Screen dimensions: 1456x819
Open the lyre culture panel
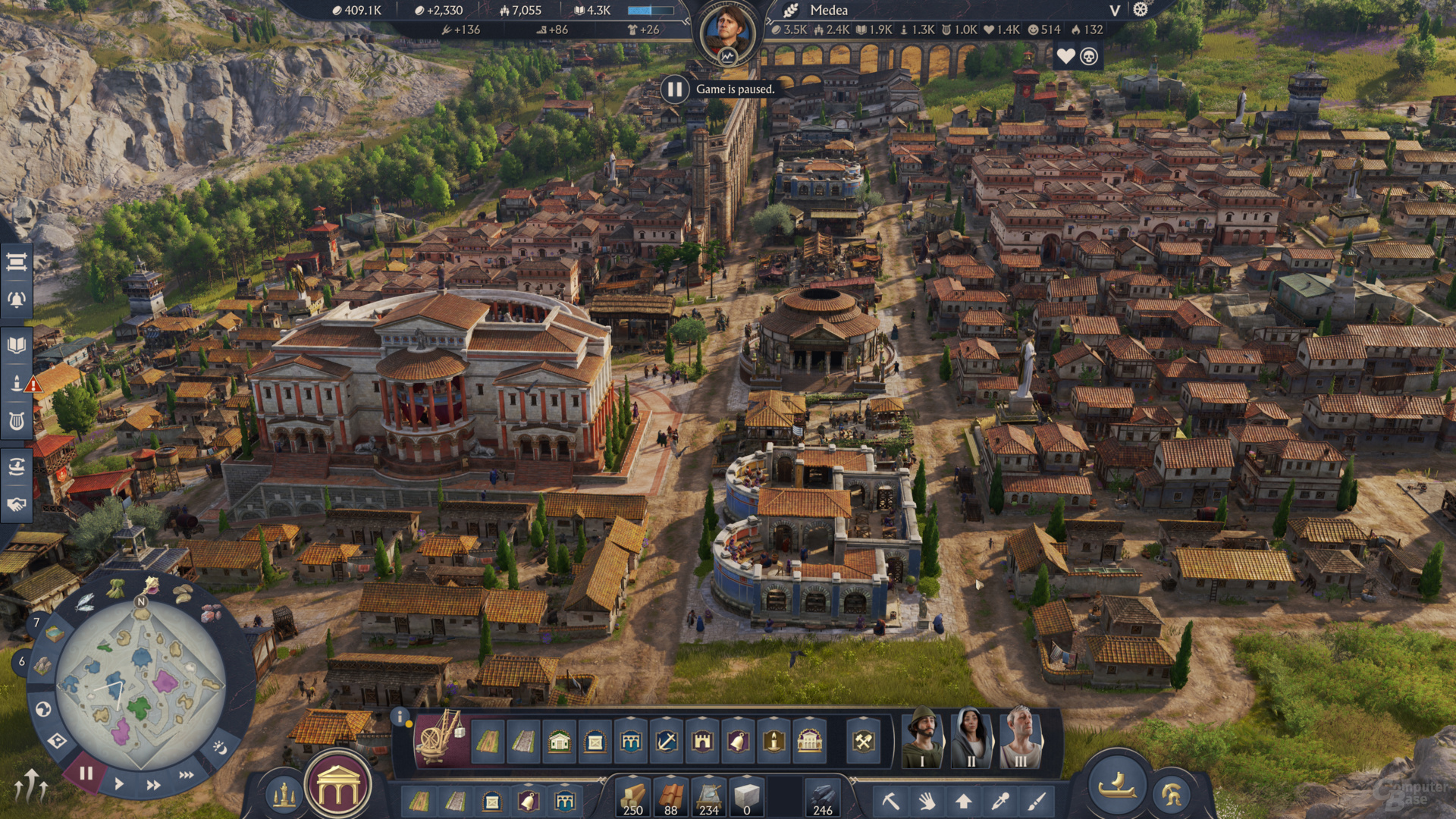tap(17, 421)
